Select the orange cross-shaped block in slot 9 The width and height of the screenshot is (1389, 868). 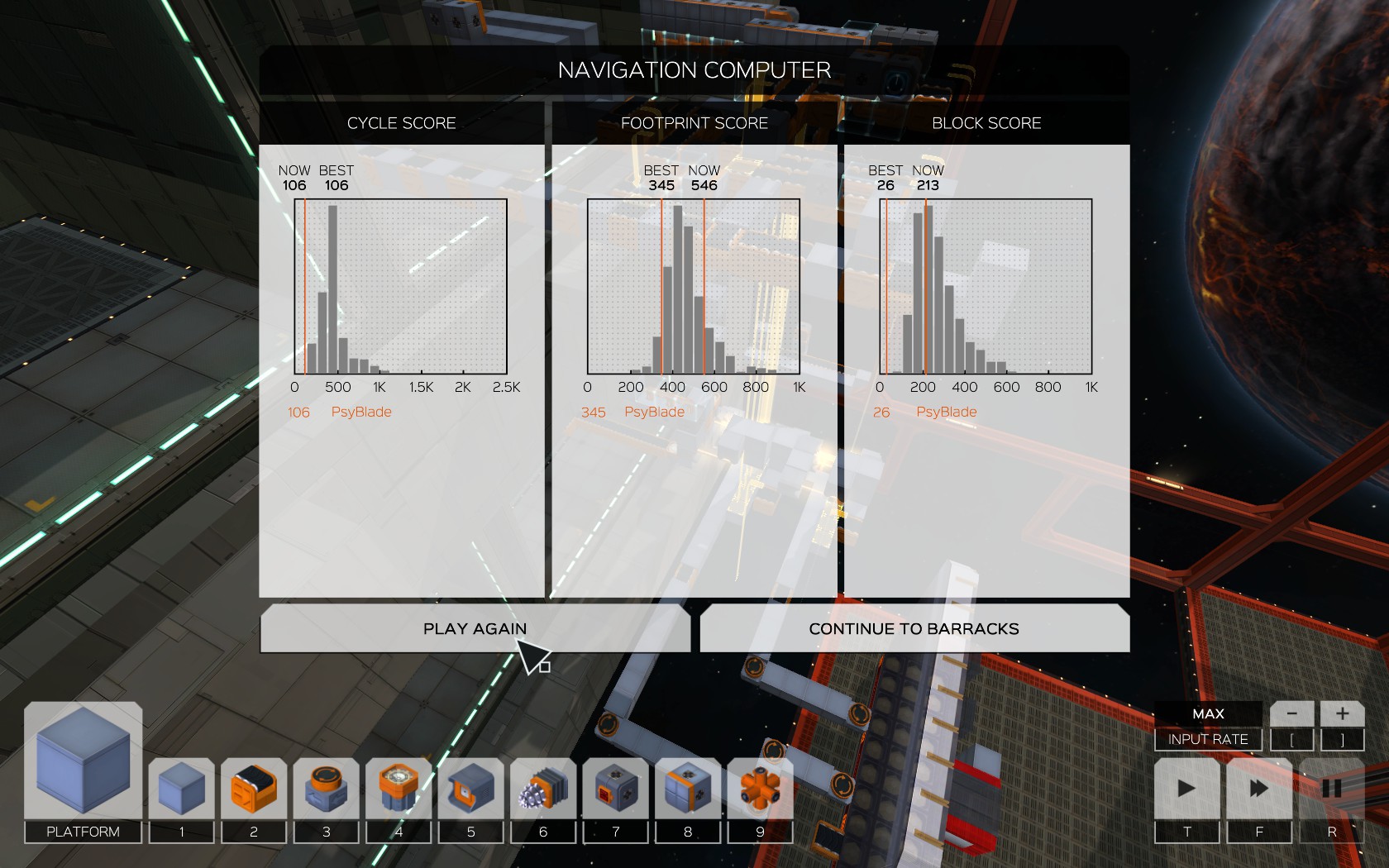[x=760, y=789]
